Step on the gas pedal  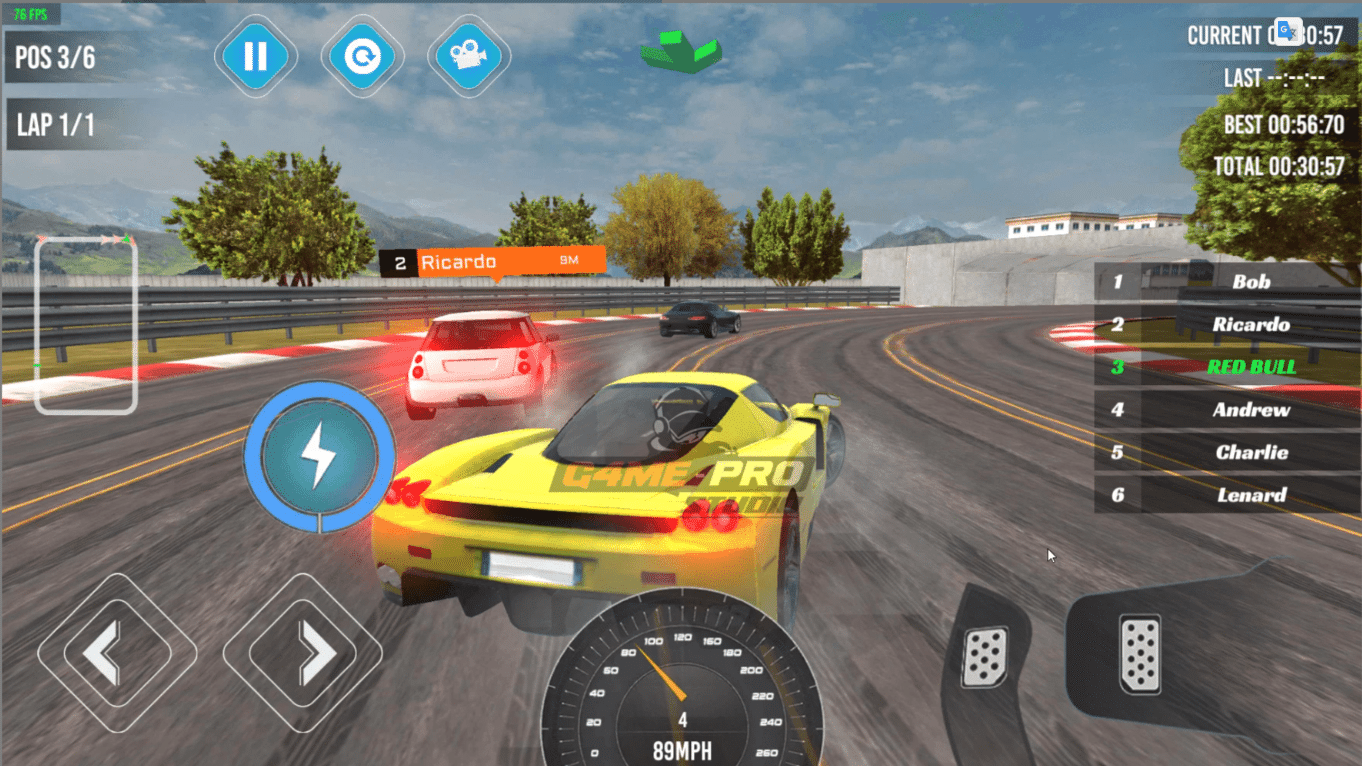[1139, 654]
